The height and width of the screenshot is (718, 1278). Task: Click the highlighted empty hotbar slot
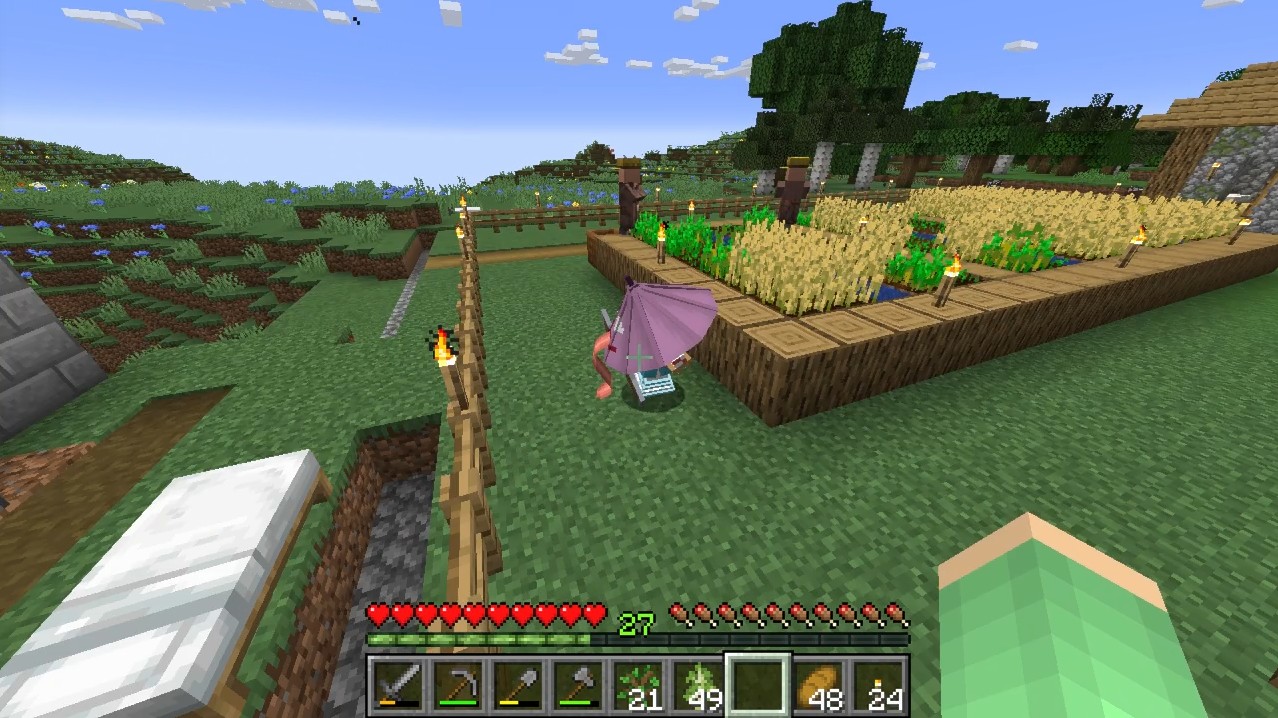tap(757, 686)
